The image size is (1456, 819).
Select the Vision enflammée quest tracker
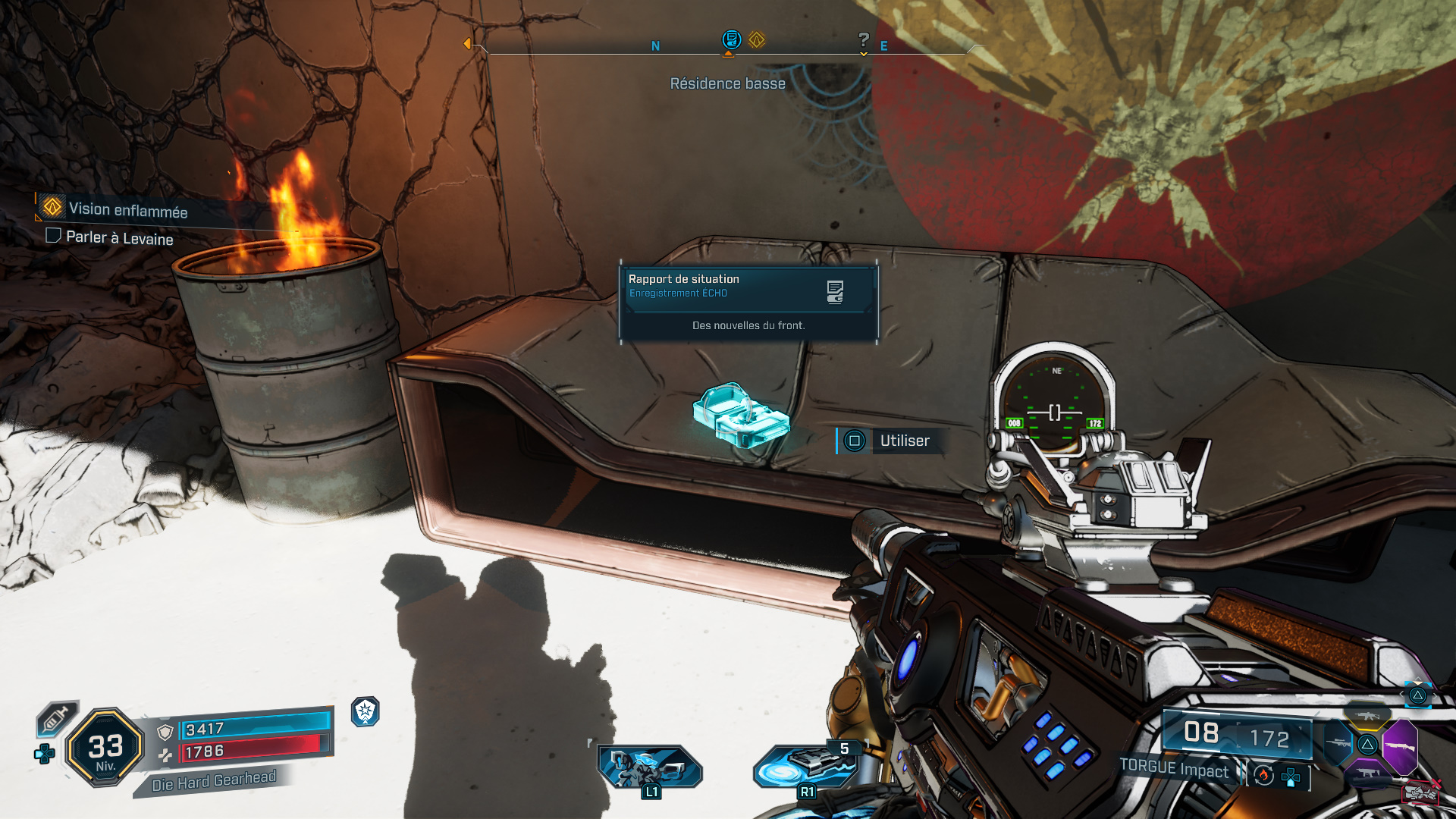(127, 210)
